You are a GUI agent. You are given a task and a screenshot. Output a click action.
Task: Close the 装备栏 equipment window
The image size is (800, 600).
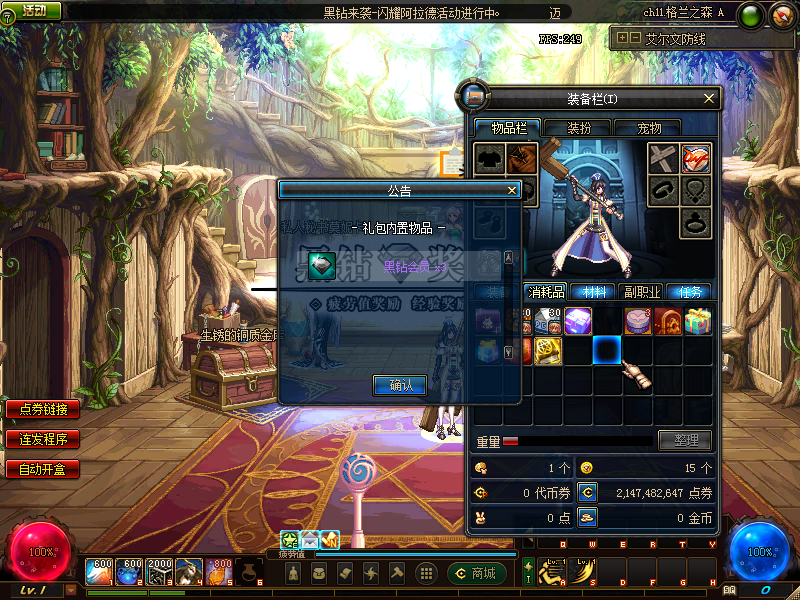710,98
